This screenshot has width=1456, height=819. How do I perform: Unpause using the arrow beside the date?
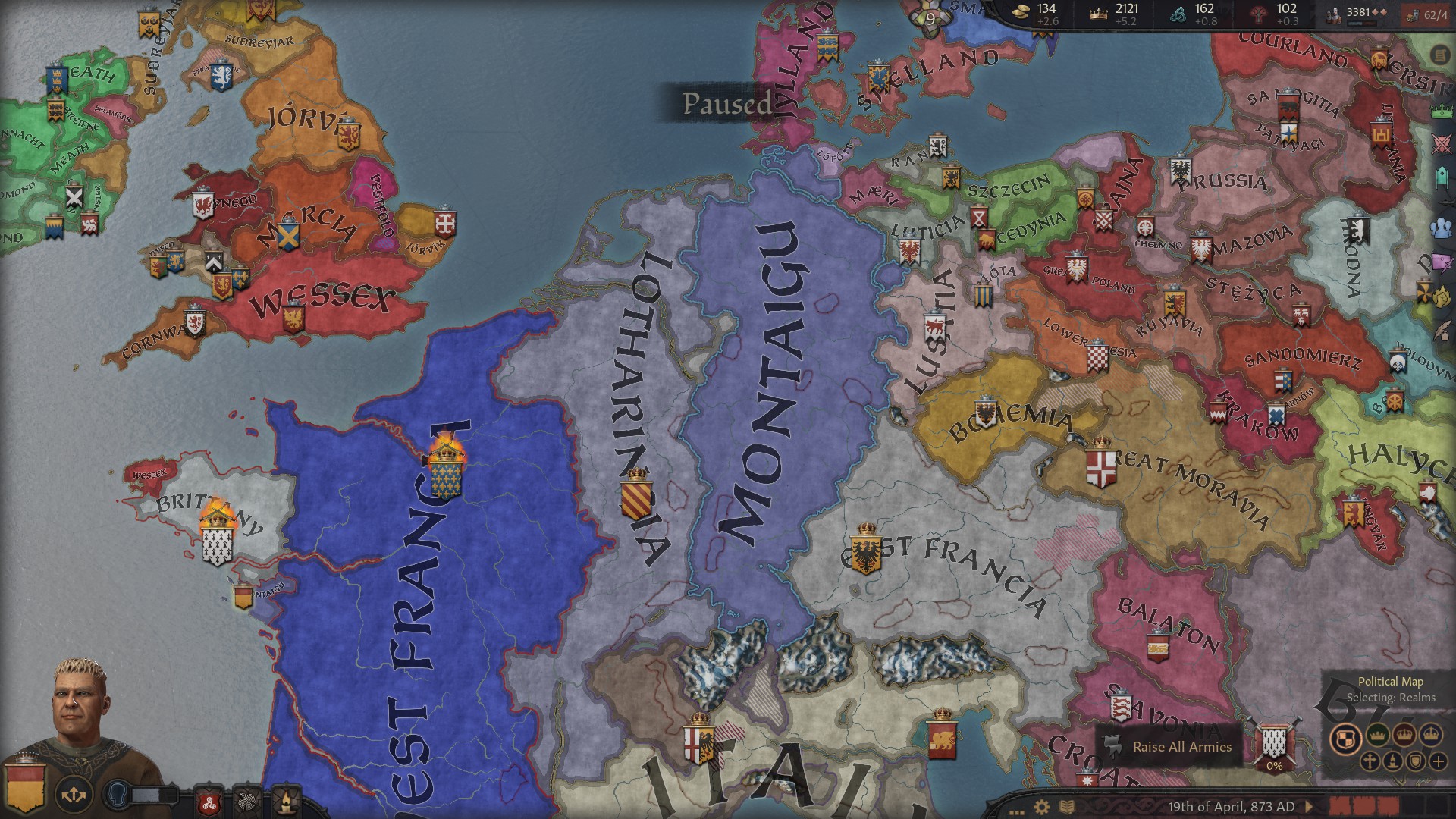pos(1309,808)
